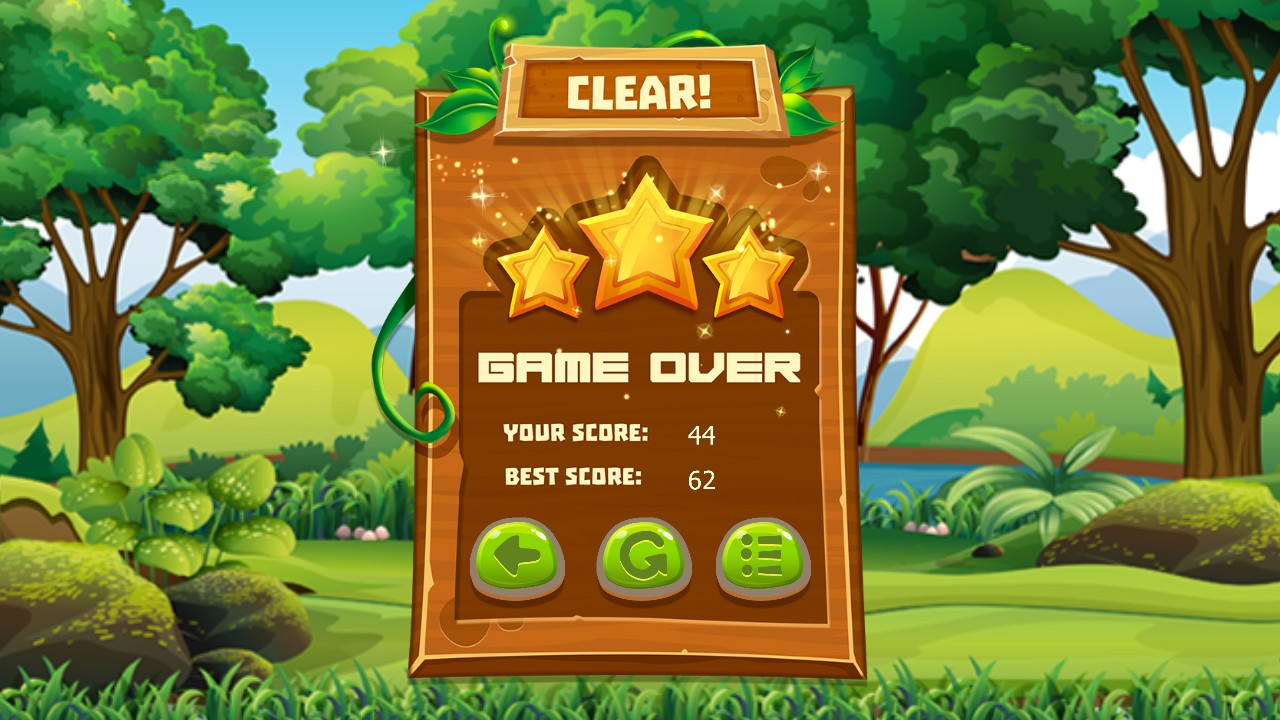This screenshot has height=720, width=1280.
Task: Click the green back arrow button
Action: (x=516, y=558)
